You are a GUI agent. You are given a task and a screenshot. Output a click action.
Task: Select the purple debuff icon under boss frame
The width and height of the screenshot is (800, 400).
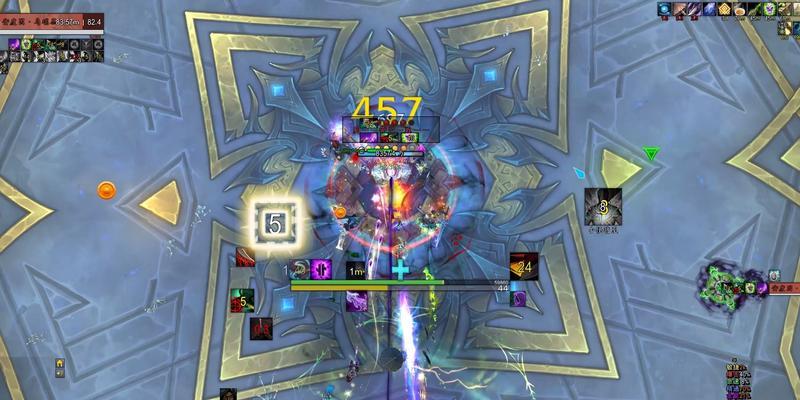click(15, 43)
